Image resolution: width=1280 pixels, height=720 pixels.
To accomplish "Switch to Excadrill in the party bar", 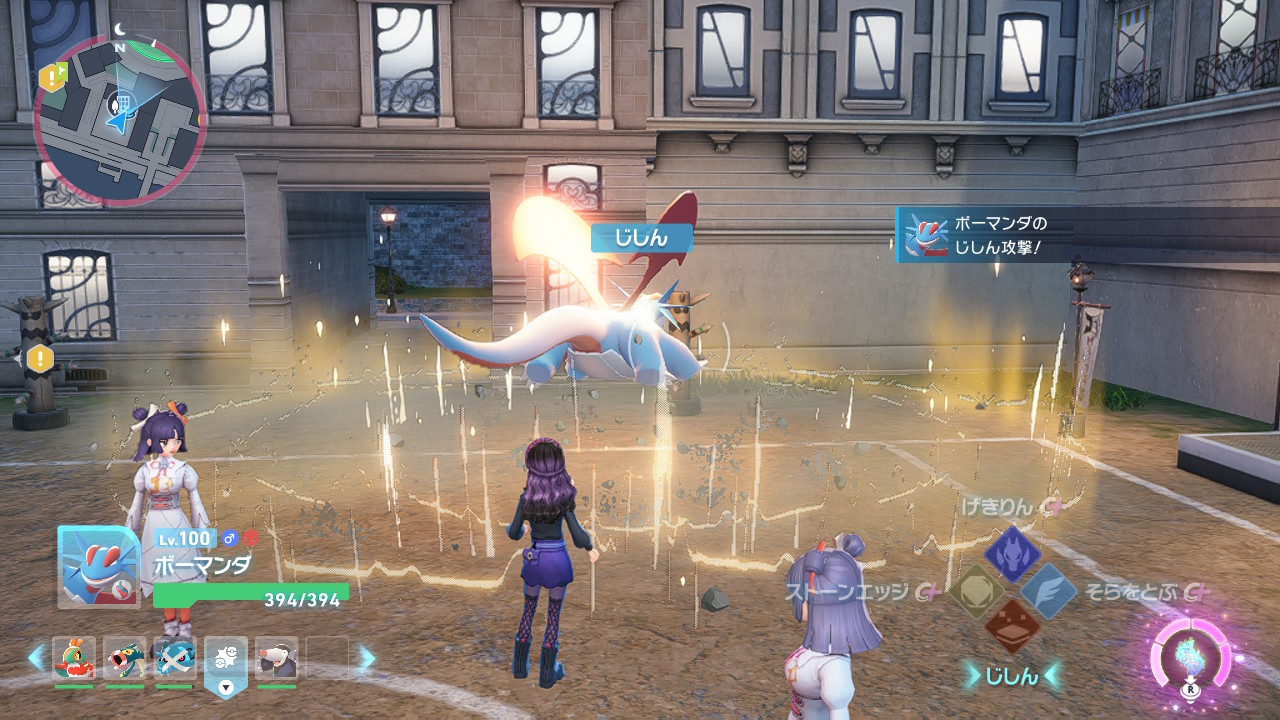I will click(276, 659).
